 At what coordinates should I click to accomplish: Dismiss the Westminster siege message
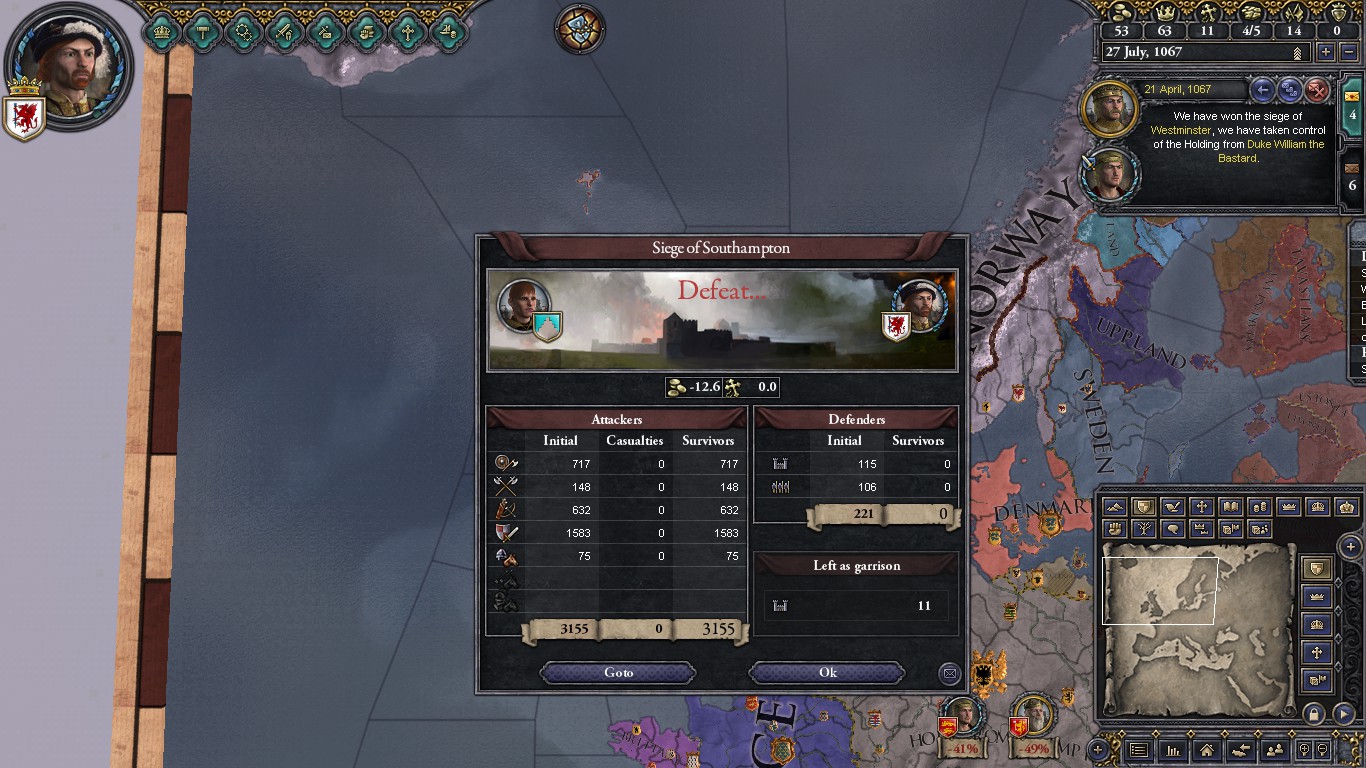1318,90
